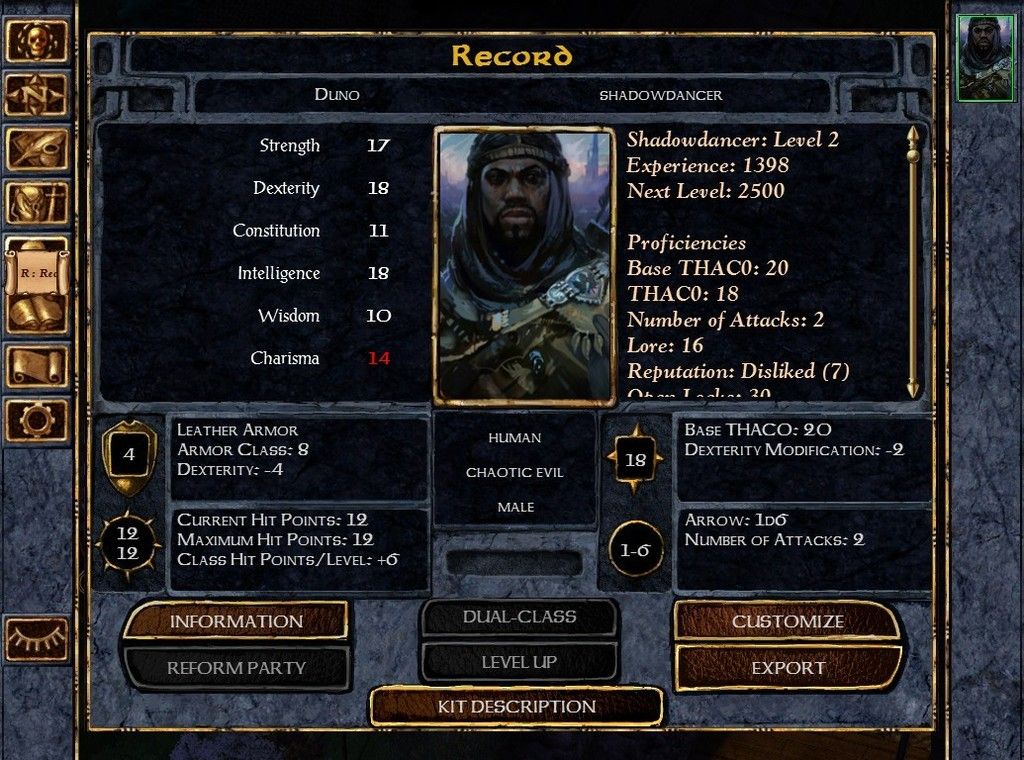Image resolution: width=1024 pixels, height=760 pixels.
Task: Select Duno's party portrait in the corner
Action: (985, 58)
